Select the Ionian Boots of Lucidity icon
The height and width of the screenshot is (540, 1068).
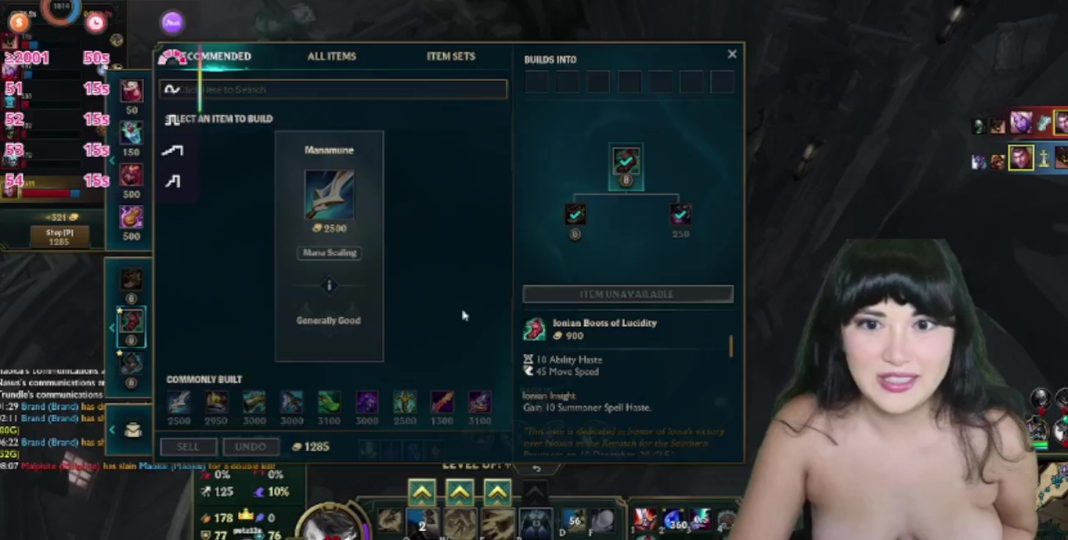click(x=536, y=329)
